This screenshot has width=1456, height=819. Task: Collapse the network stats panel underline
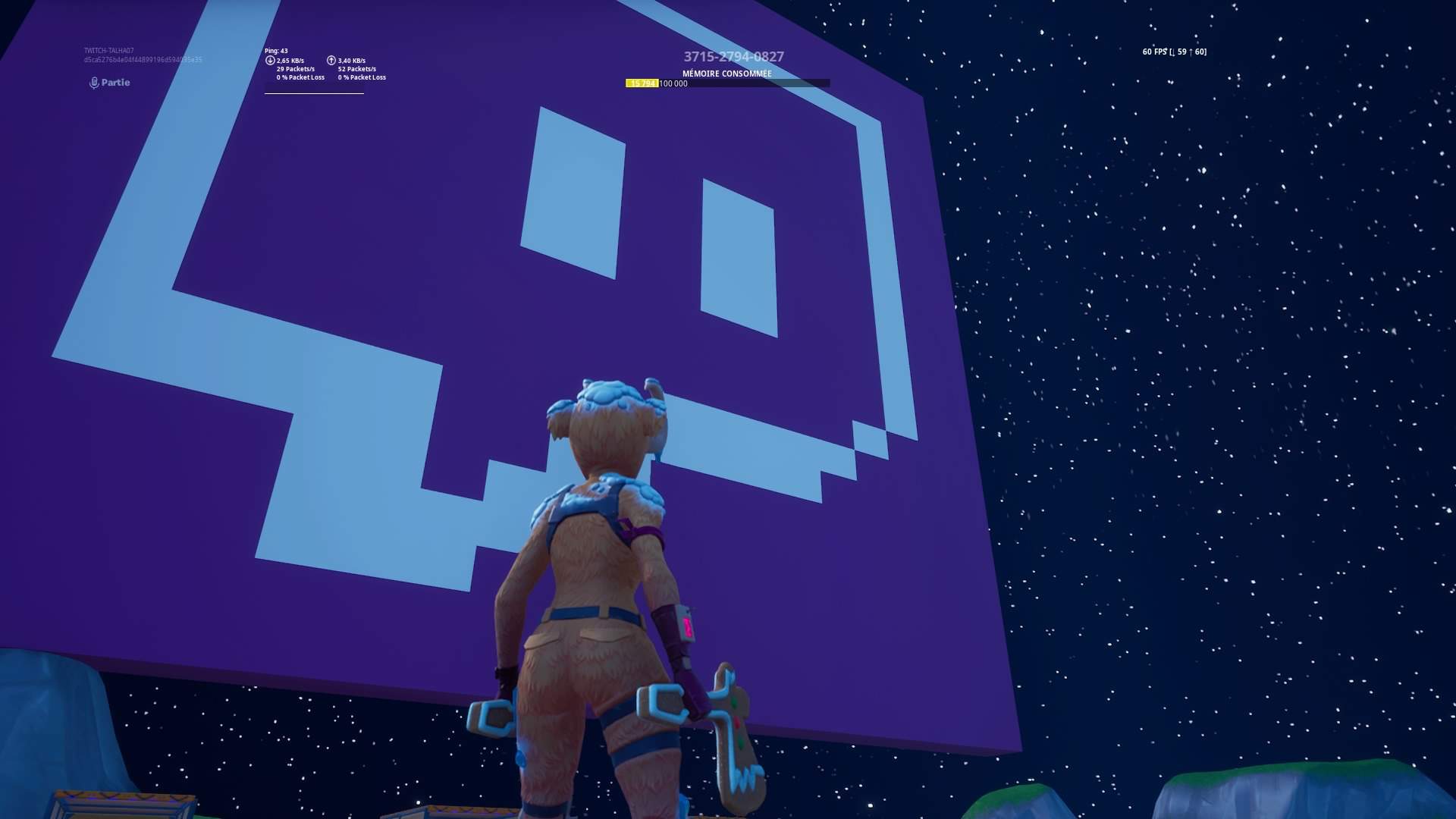pyautogui.click(x=315, y=93)
